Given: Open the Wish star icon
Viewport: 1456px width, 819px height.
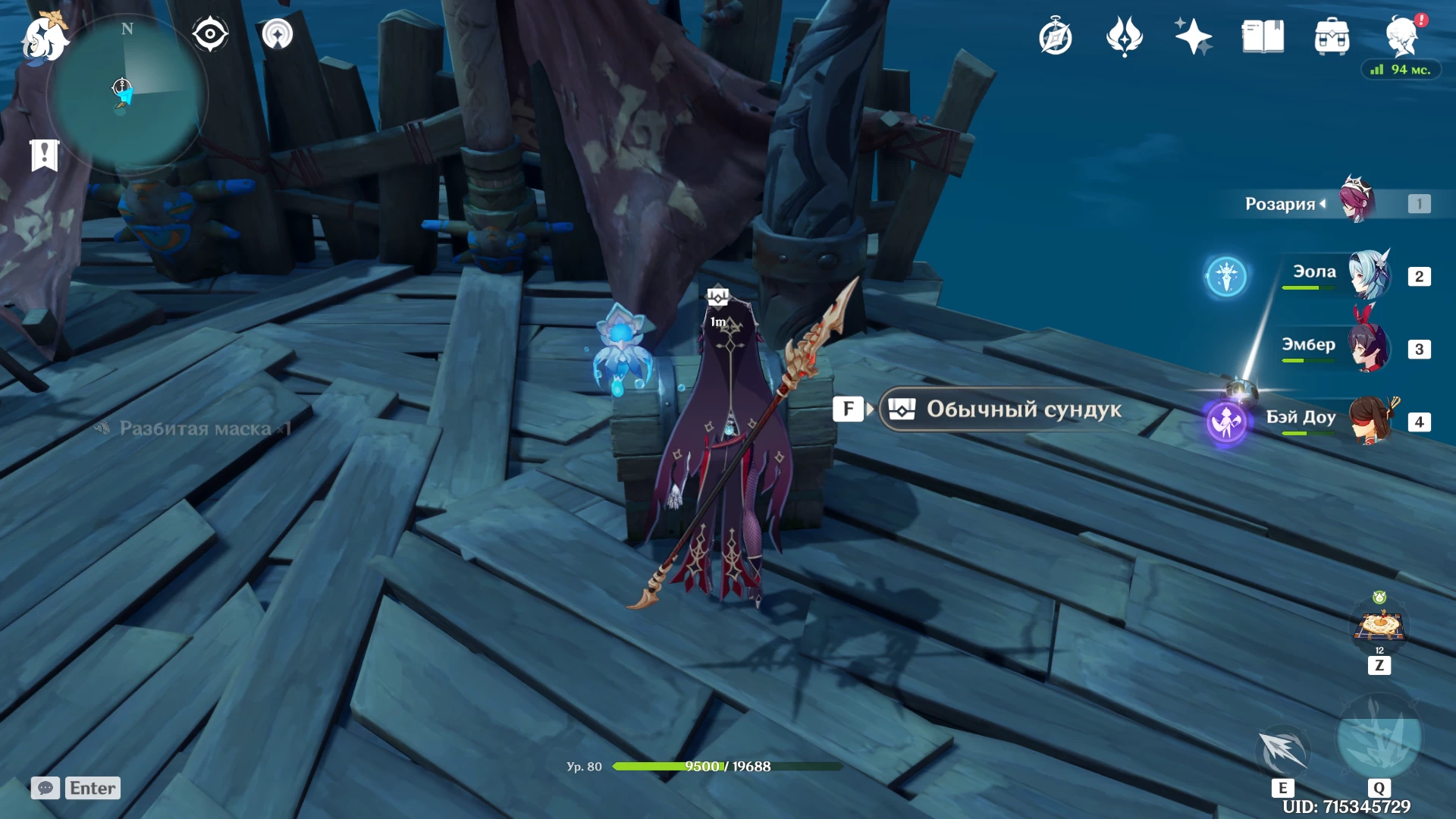Looking at the screenshot, I should pos(1193,36).
